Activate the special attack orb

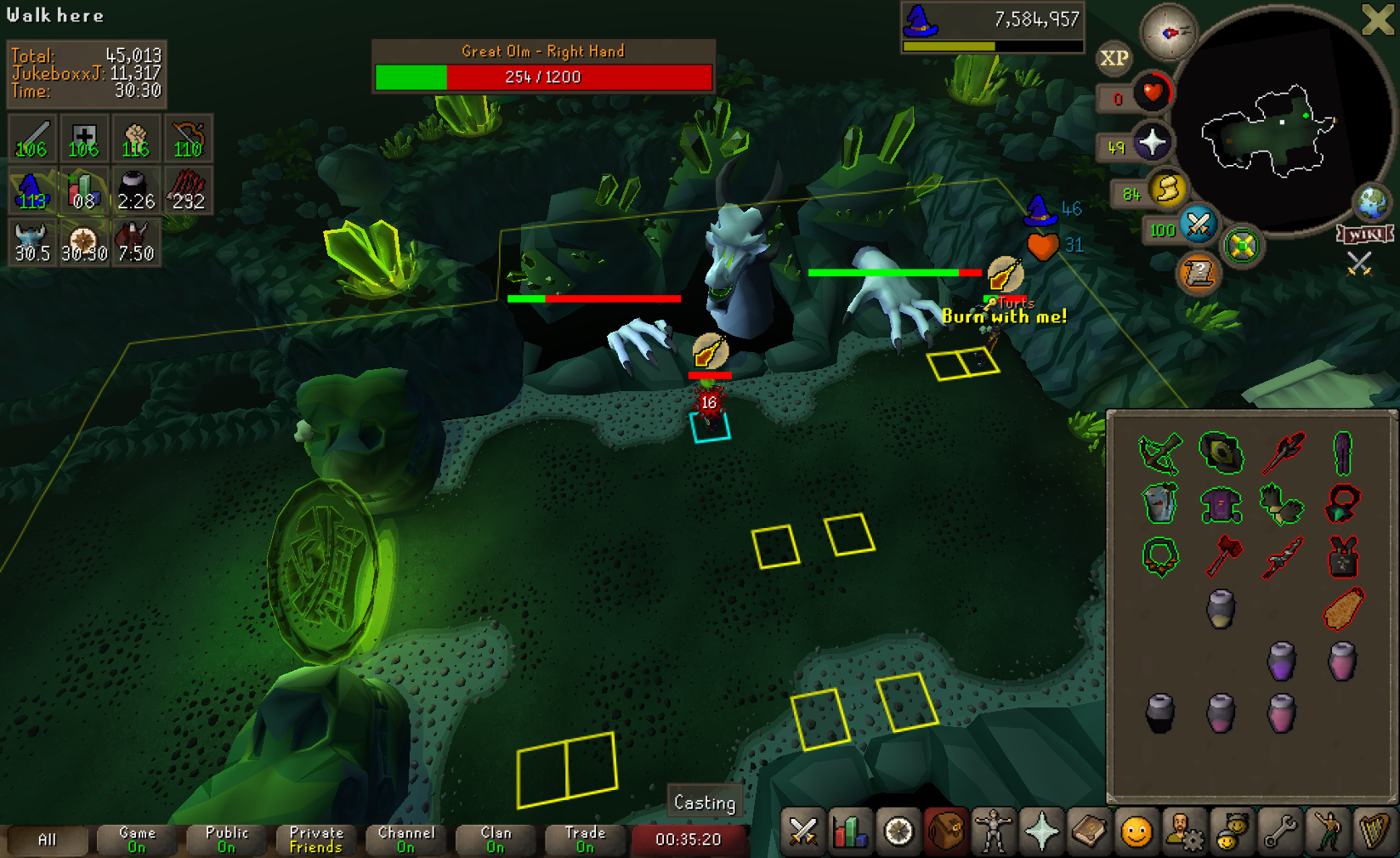click(1198, 224)
